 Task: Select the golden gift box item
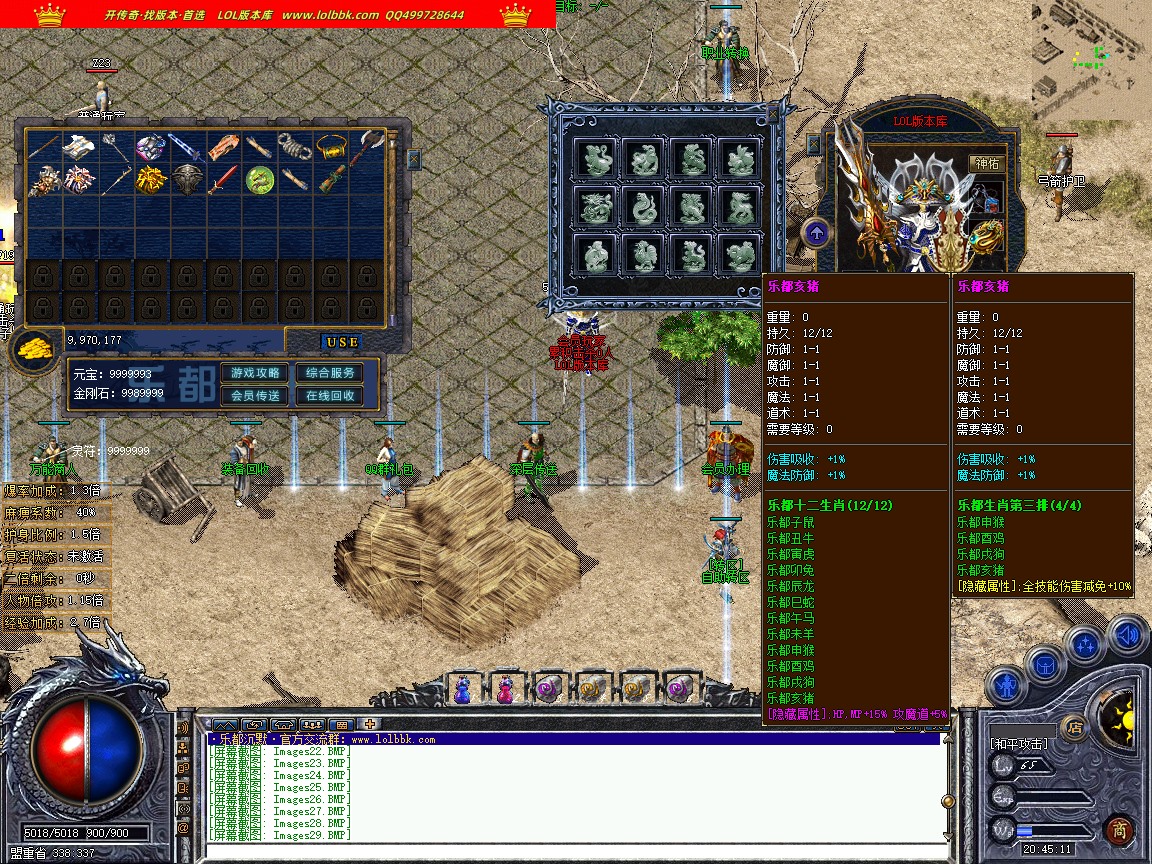150,180
